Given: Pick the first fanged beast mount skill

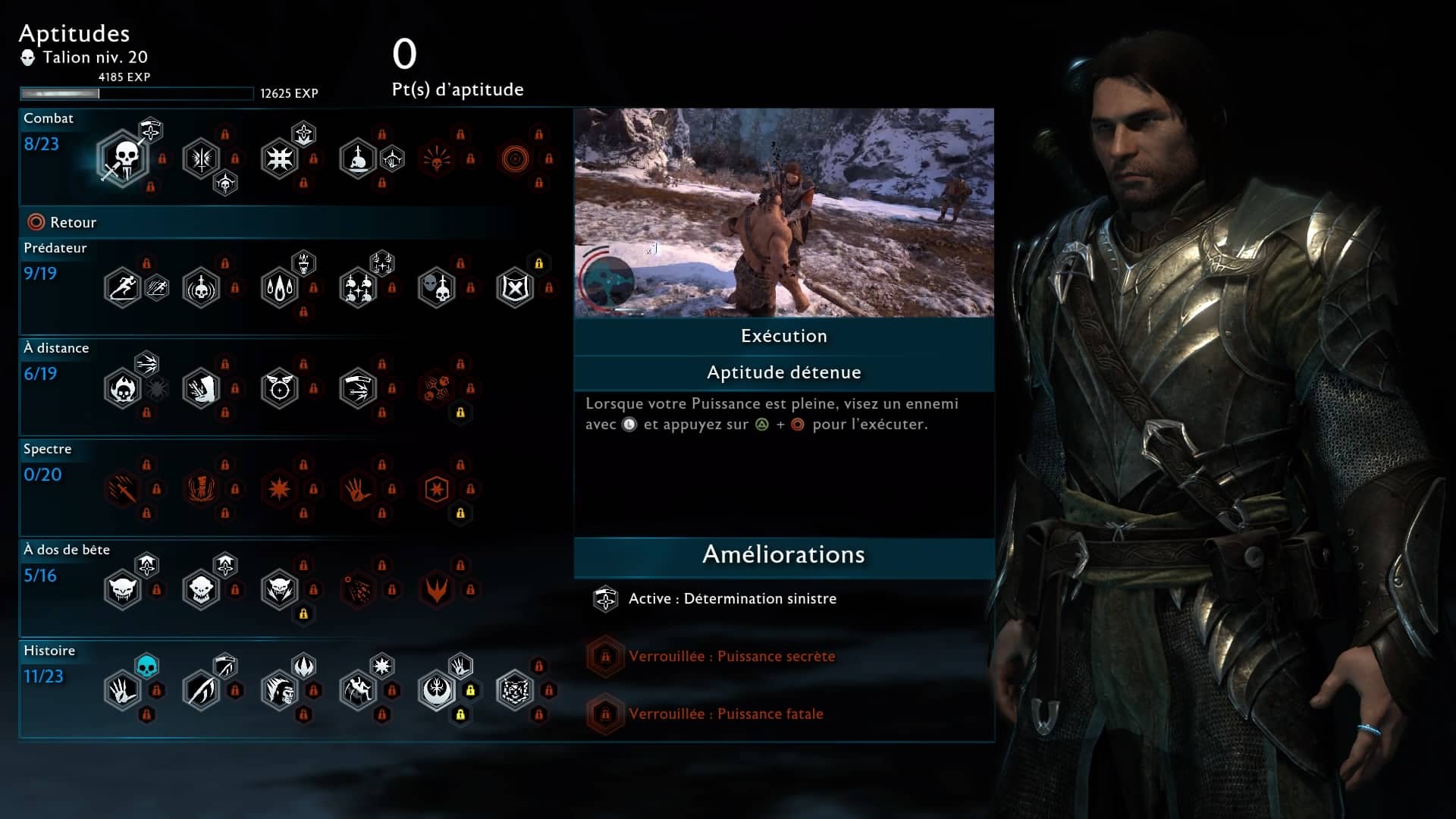Looking at the screenshot, I should click(123, 590).
